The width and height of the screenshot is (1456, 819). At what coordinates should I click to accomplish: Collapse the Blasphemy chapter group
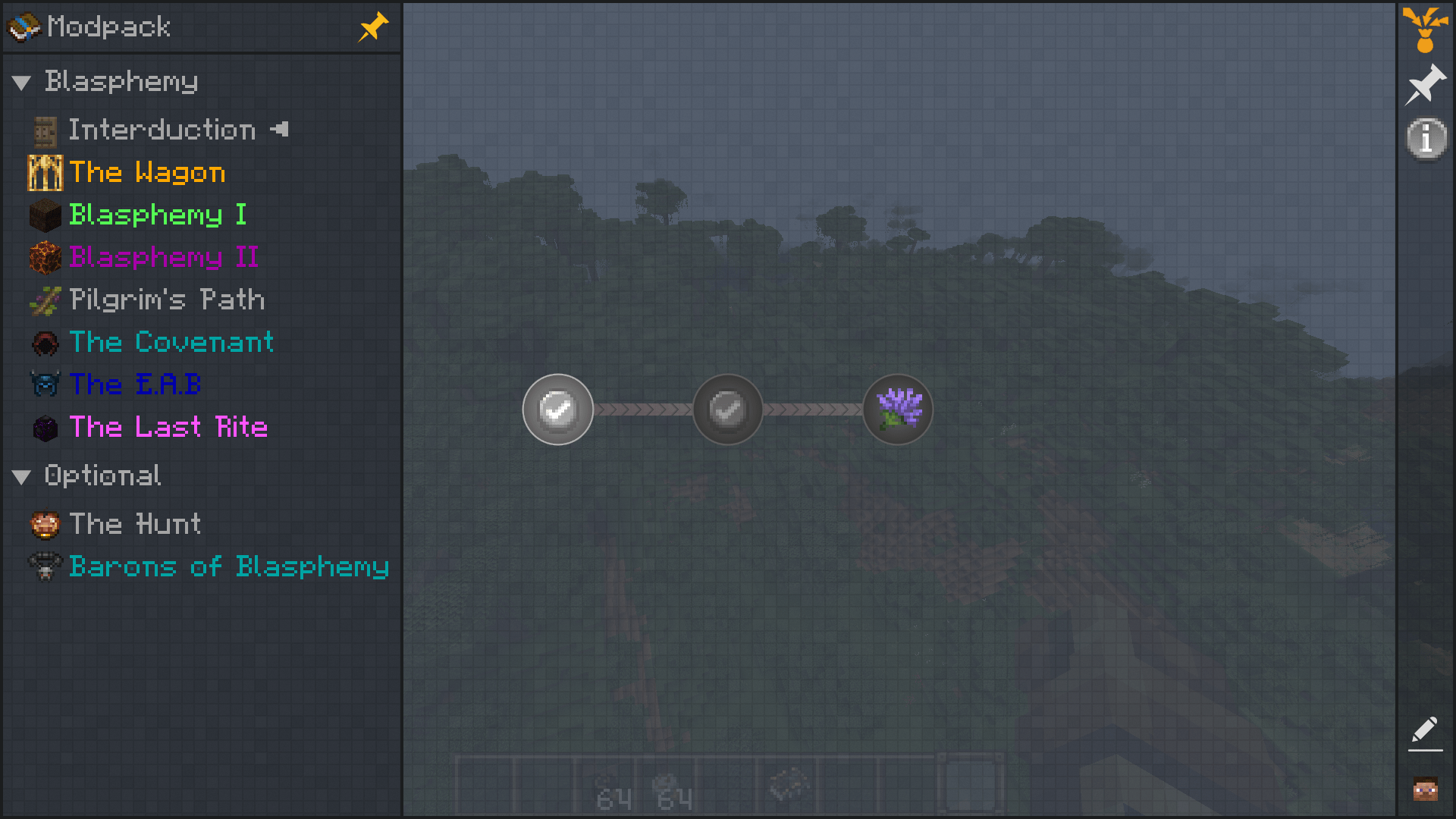pyautogui.click(x=20, y=82)
